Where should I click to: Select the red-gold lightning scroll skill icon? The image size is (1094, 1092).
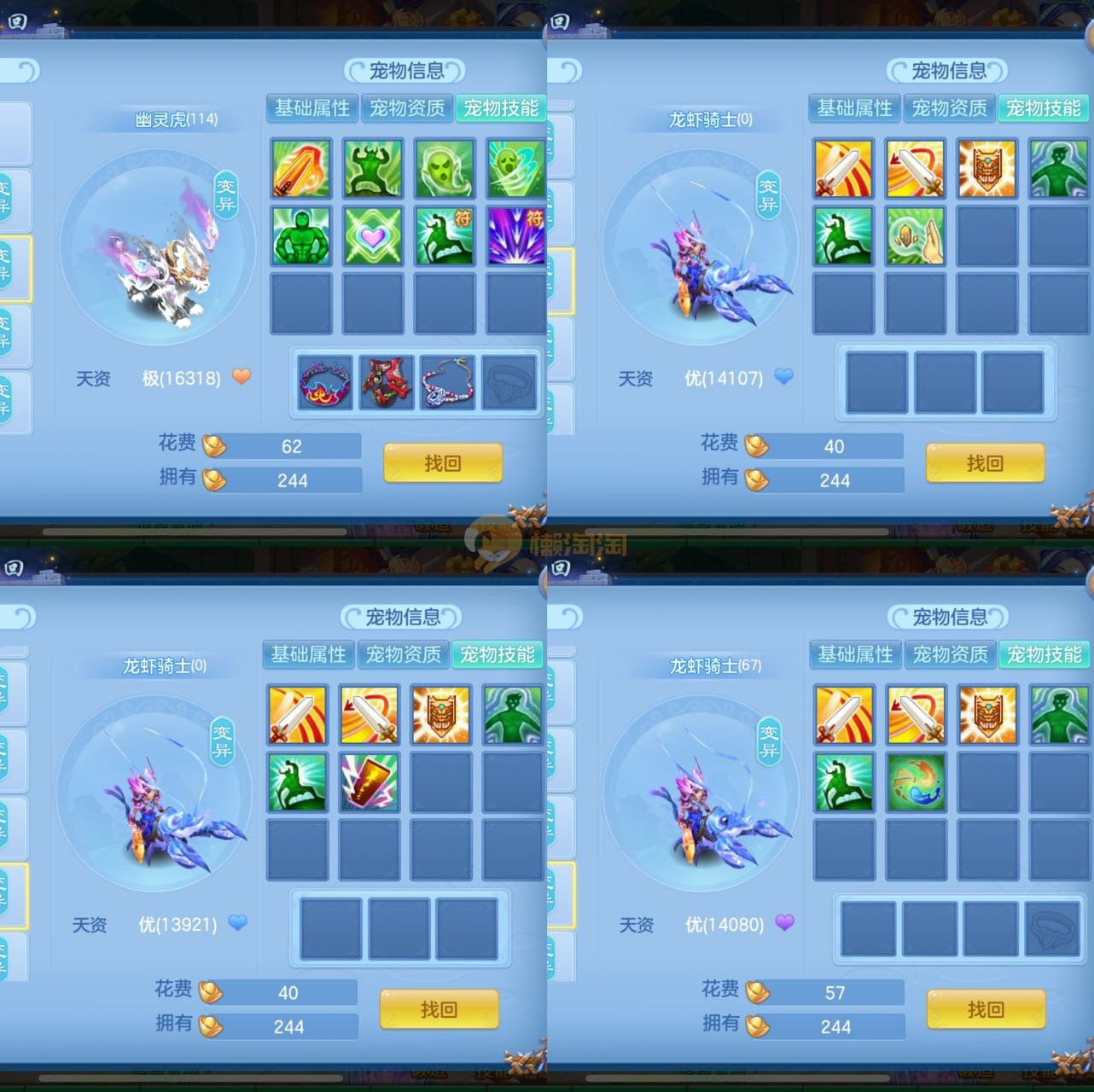(369, 781)
